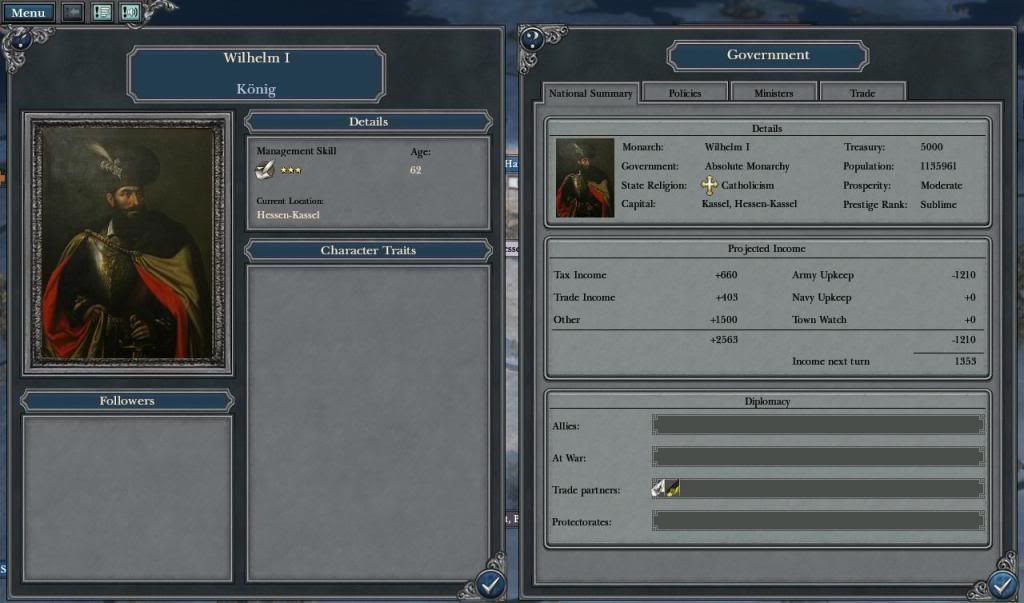Confirm and close the Wilhelm I panel
Screen dimensions: 1024x603
(489, 584)
